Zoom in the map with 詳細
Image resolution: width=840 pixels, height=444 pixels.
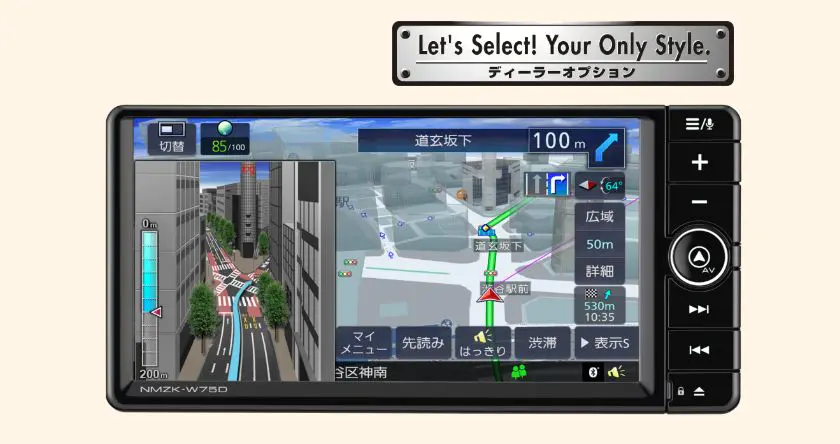(x=600, y=270)
